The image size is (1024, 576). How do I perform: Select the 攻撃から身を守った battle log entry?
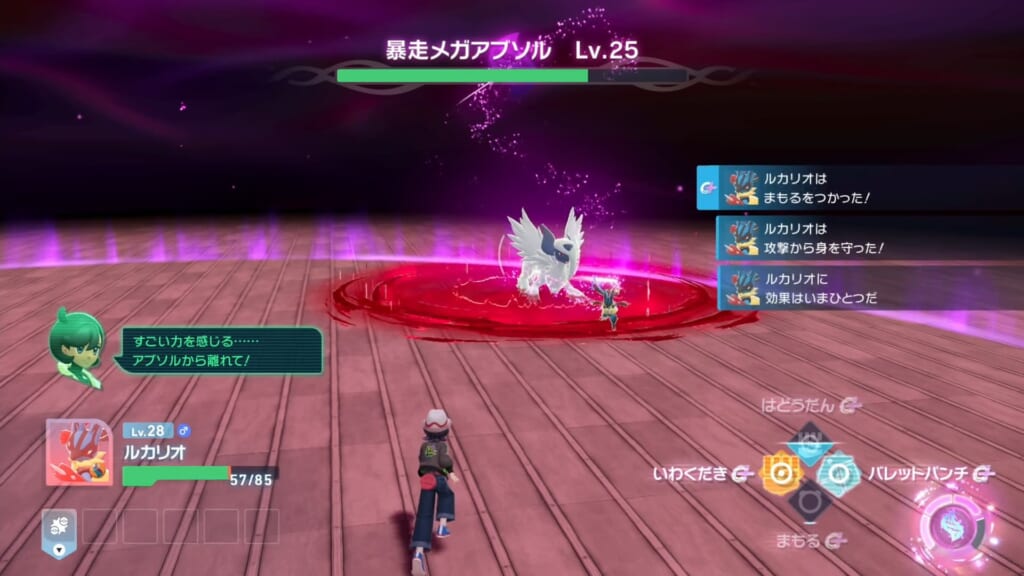pyautogui.click(x=868, y=238)
